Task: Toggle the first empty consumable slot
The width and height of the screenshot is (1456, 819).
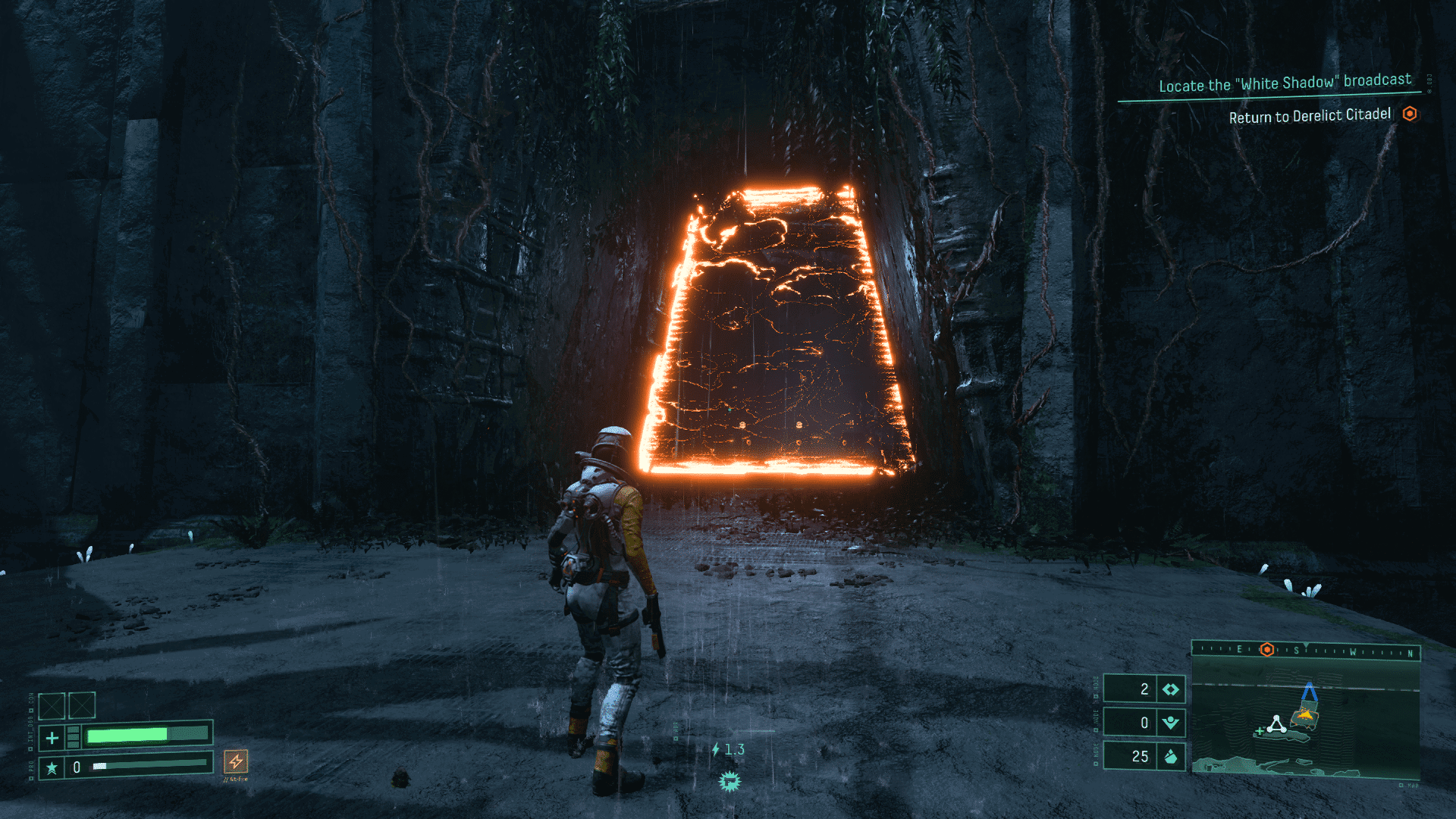Action: click(52, 705)
